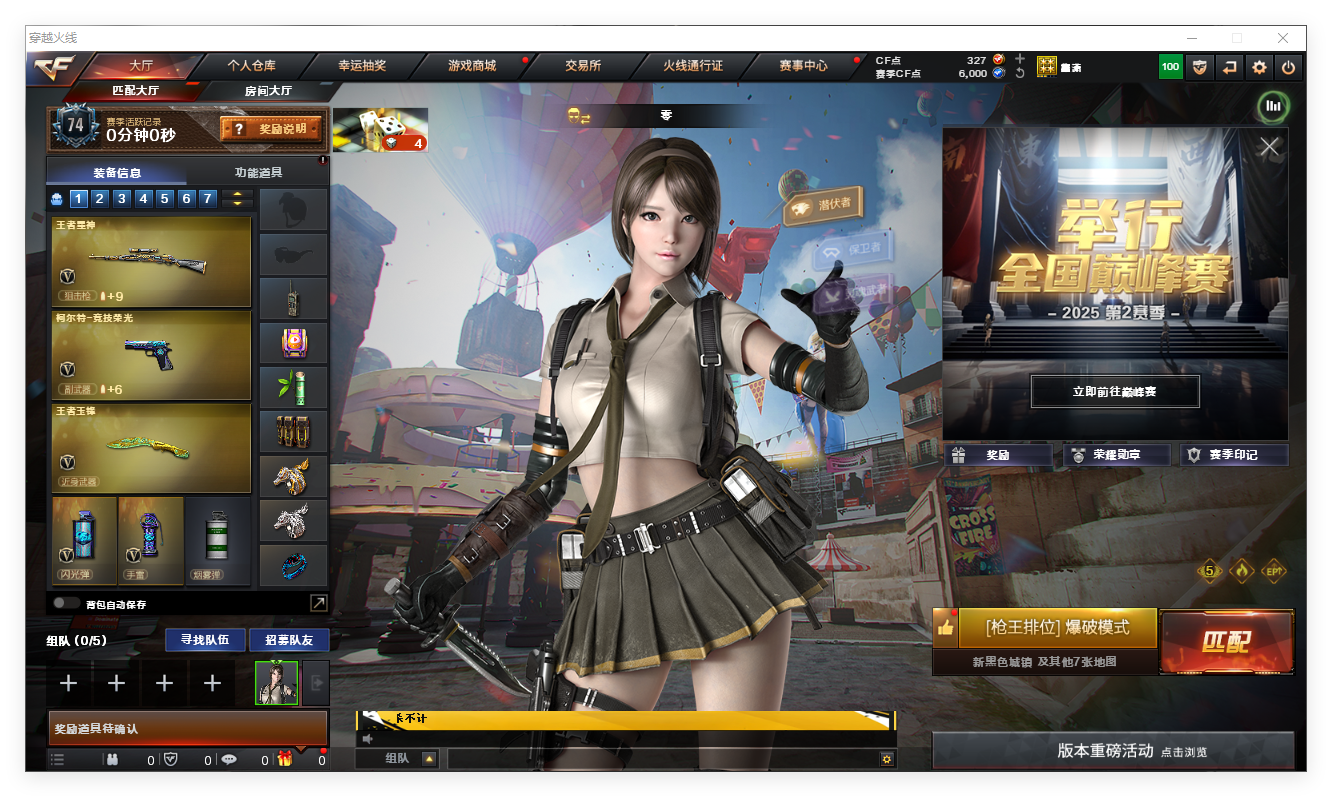1332x797 pixels.
Task: Close the 全国巅峰赛 promotion panel
Action: (1269, 147)
